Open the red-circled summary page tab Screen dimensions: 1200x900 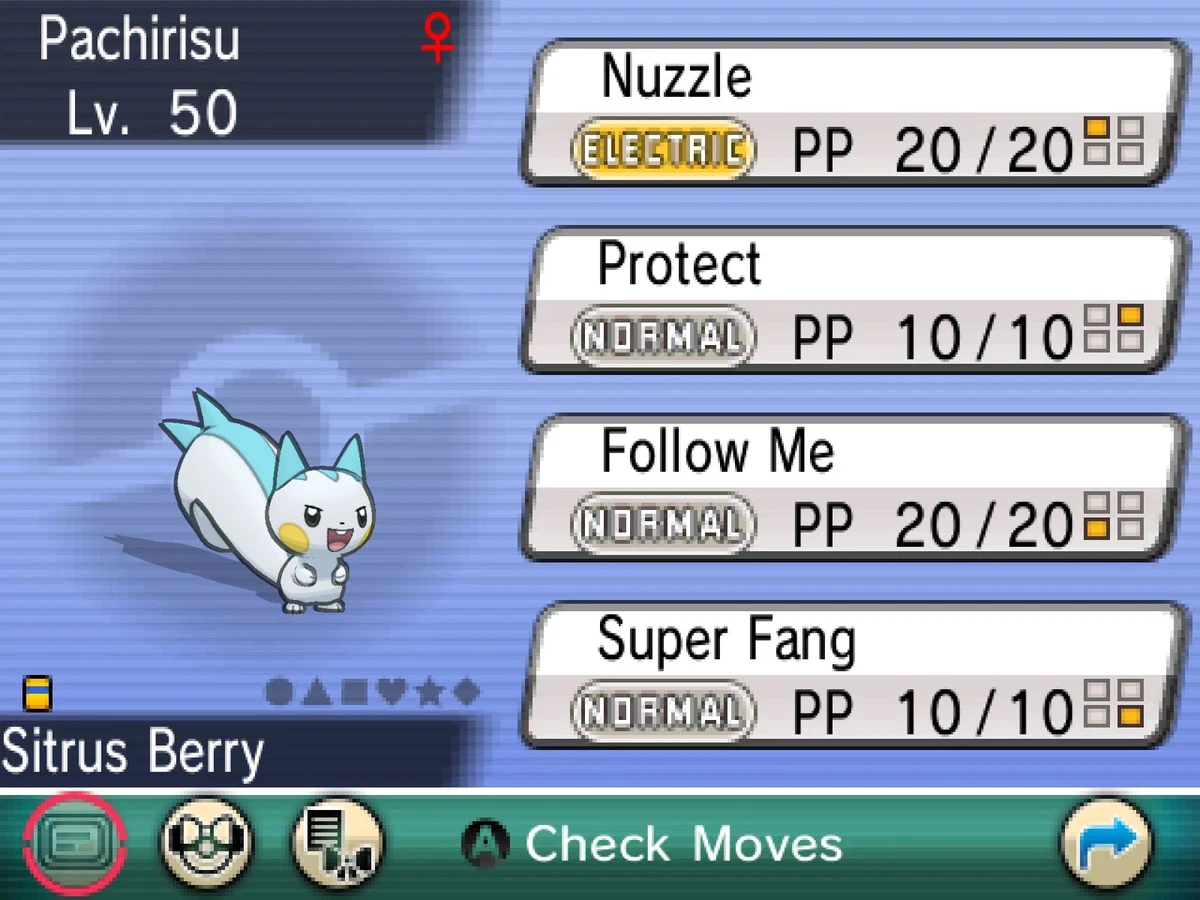coord(74,842)
